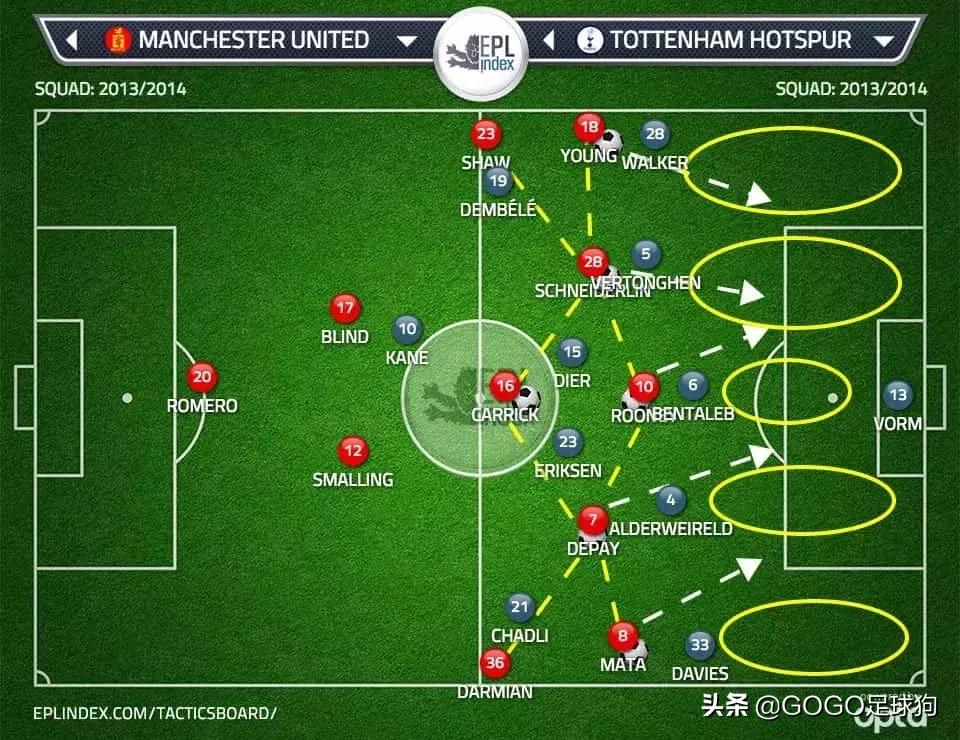The image size is (960, 740).
Task: Select the Carrick number 16 token
Action: point(505,386)
